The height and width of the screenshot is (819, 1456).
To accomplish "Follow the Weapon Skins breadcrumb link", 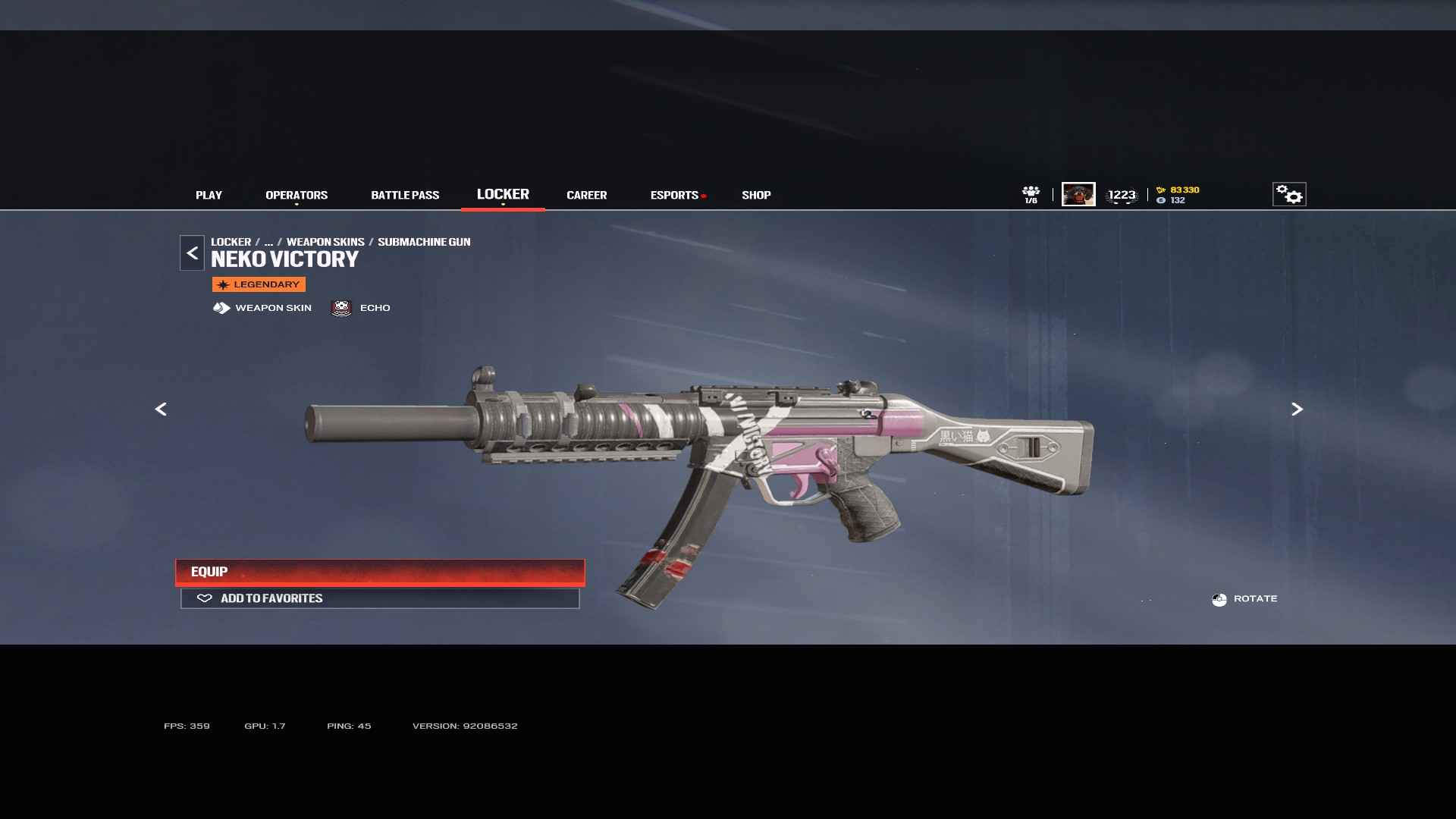I will (325, 242).
